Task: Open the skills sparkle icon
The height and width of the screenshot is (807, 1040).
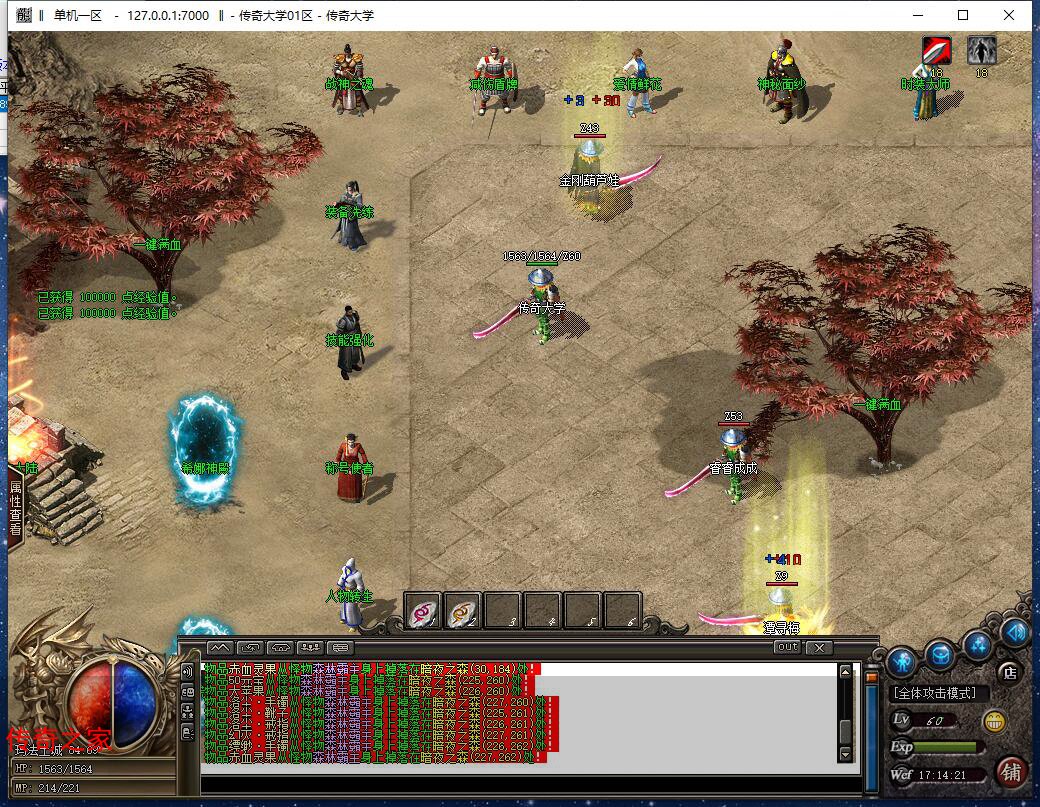Action: pyautogui.click(x=979, y=644)
